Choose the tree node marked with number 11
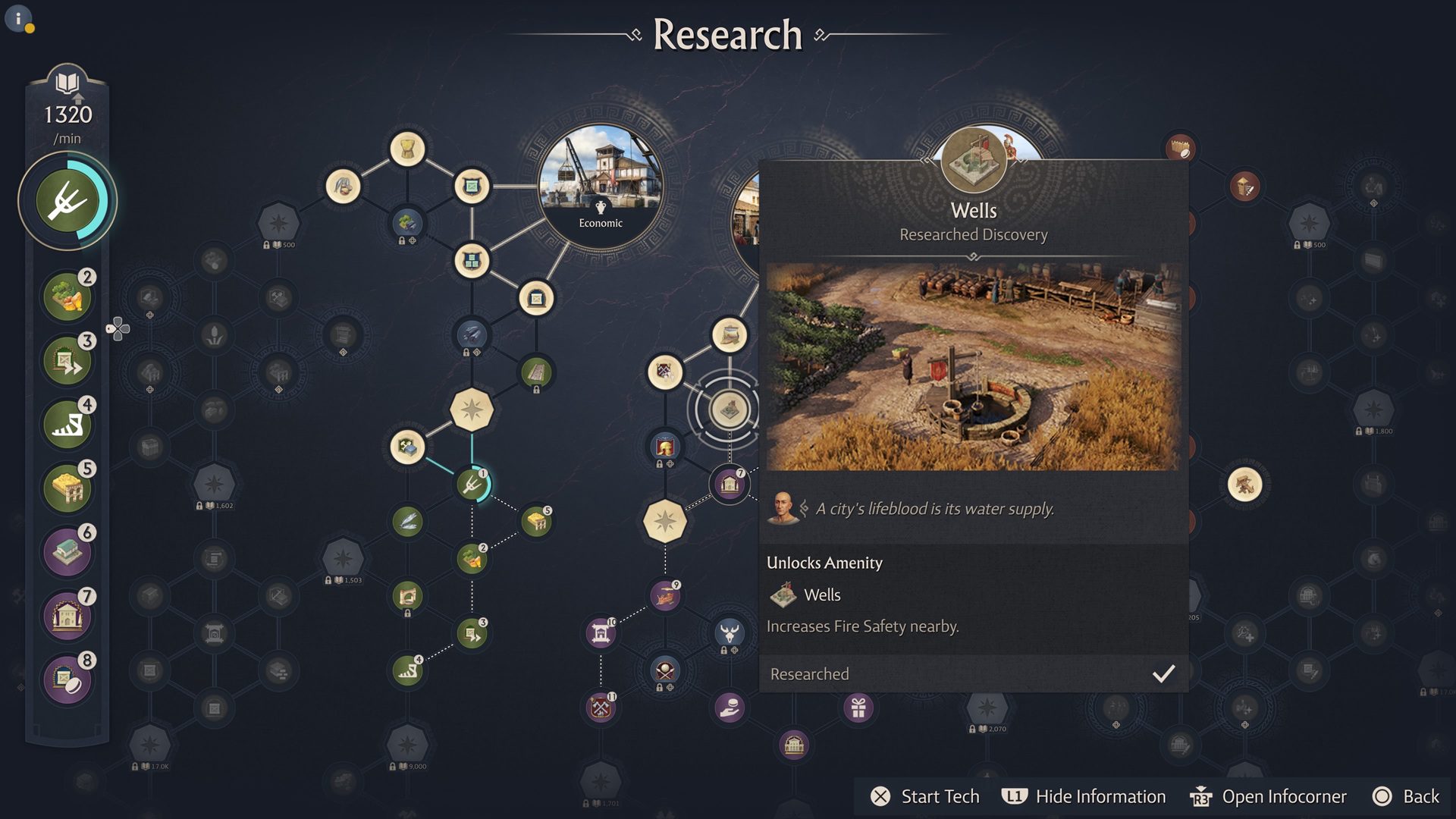 click(x=601, y=708)
